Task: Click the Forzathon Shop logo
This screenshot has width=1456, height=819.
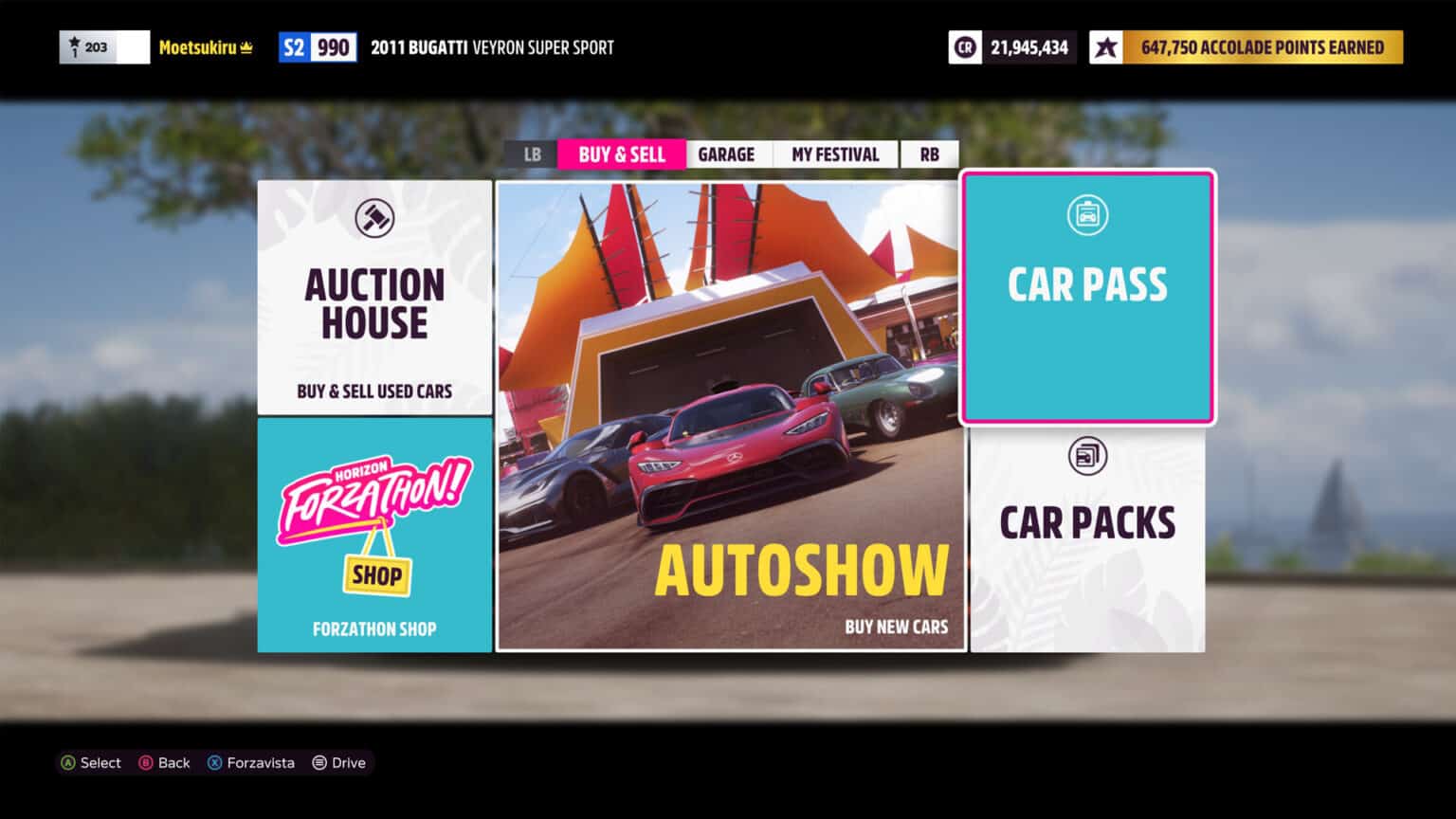Action: (375, 521)
